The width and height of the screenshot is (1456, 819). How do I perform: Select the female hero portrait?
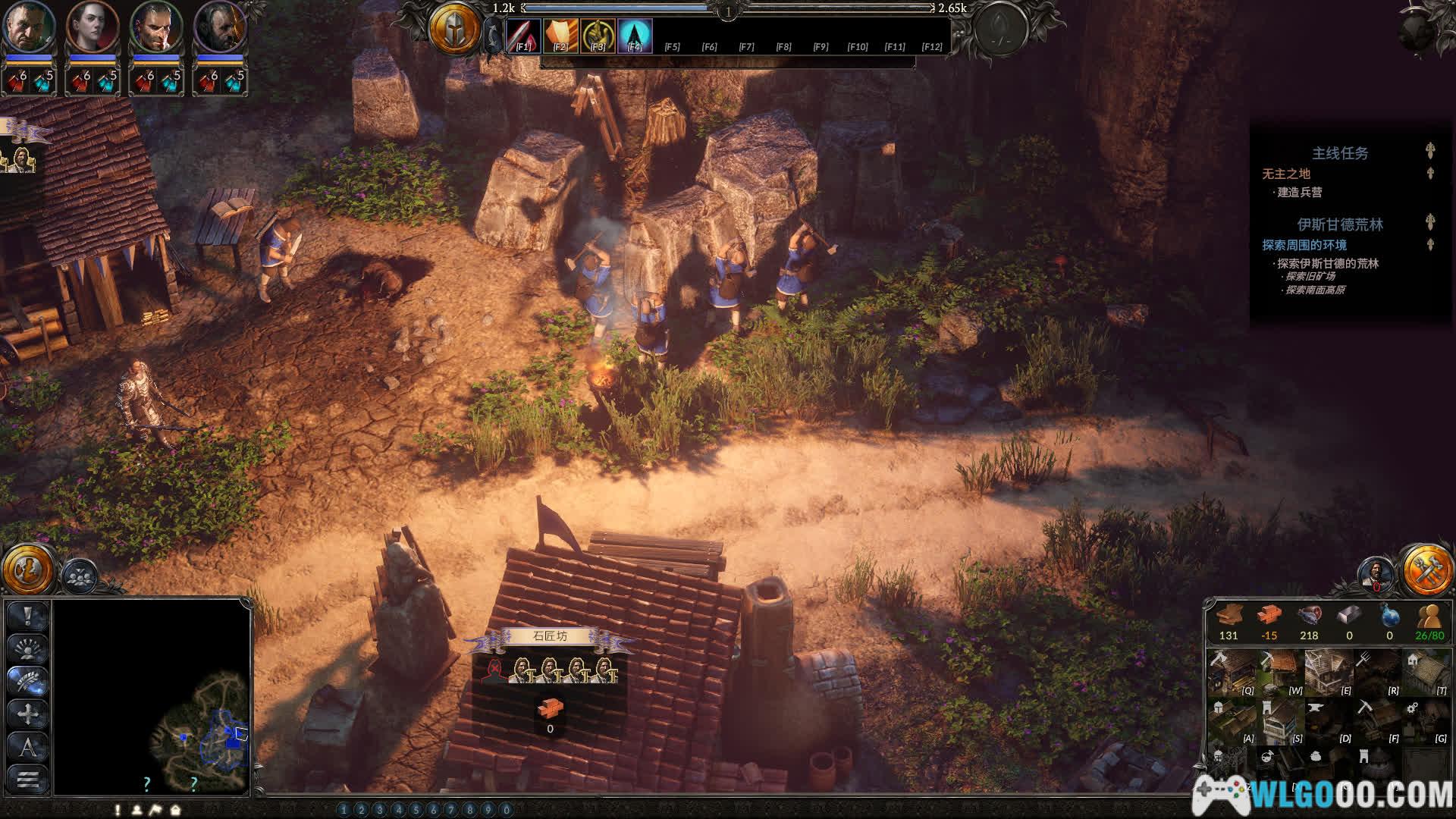click(93, 27)
